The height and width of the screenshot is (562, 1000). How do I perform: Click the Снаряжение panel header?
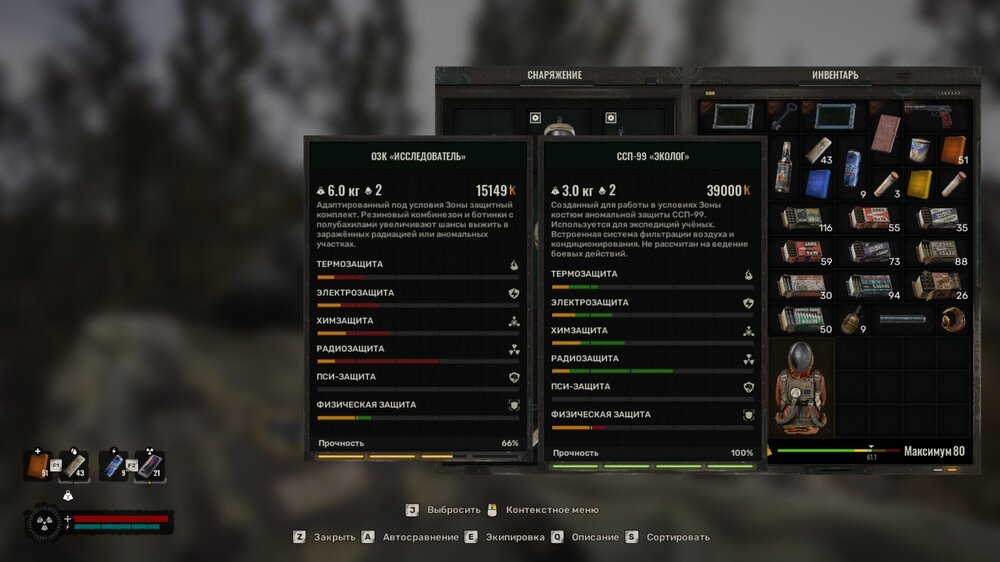(554, 75)
